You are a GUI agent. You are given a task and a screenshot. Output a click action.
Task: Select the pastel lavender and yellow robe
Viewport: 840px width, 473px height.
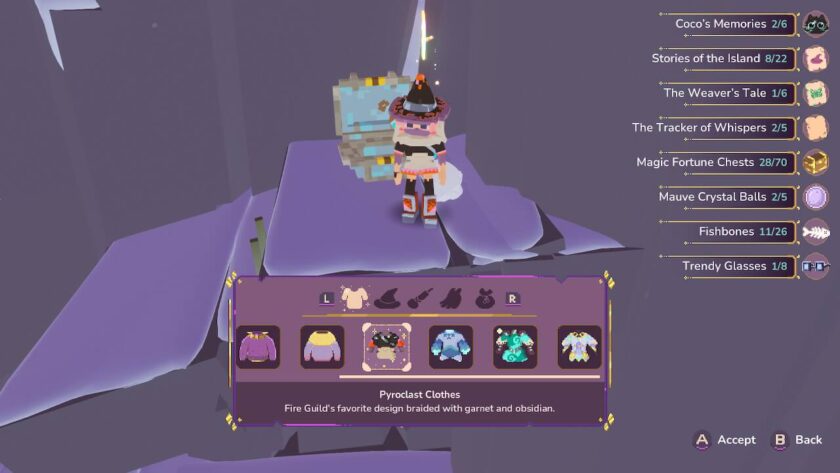[x=579, y=347]
